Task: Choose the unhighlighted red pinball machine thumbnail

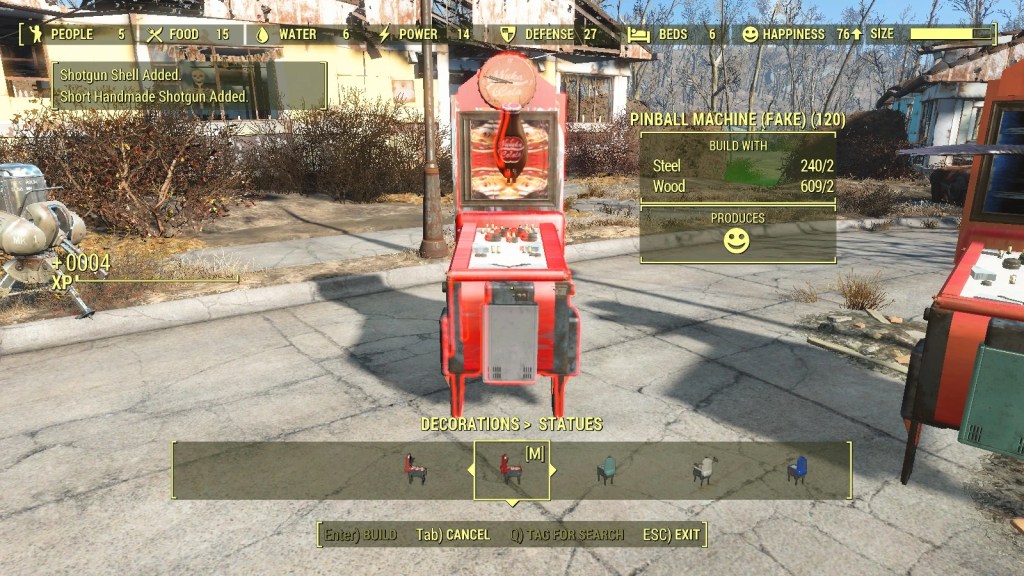Action: click(x=416, y=470)
